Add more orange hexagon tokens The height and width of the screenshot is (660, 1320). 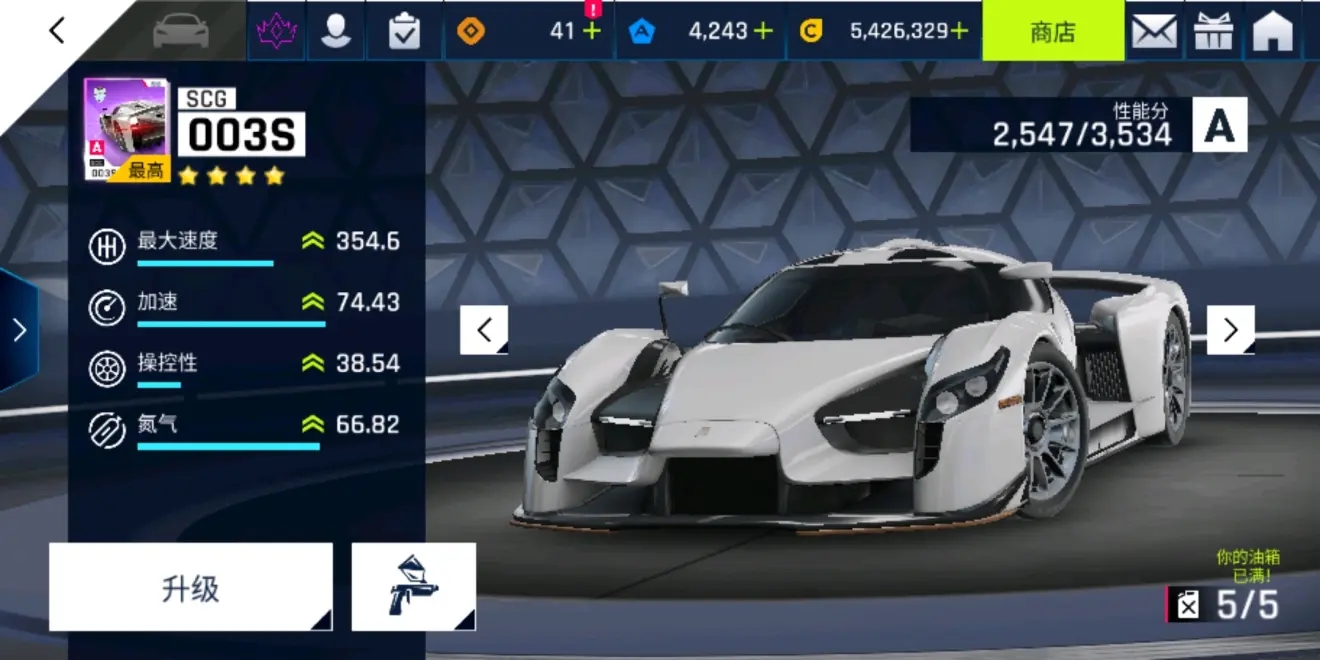(592, 31)
